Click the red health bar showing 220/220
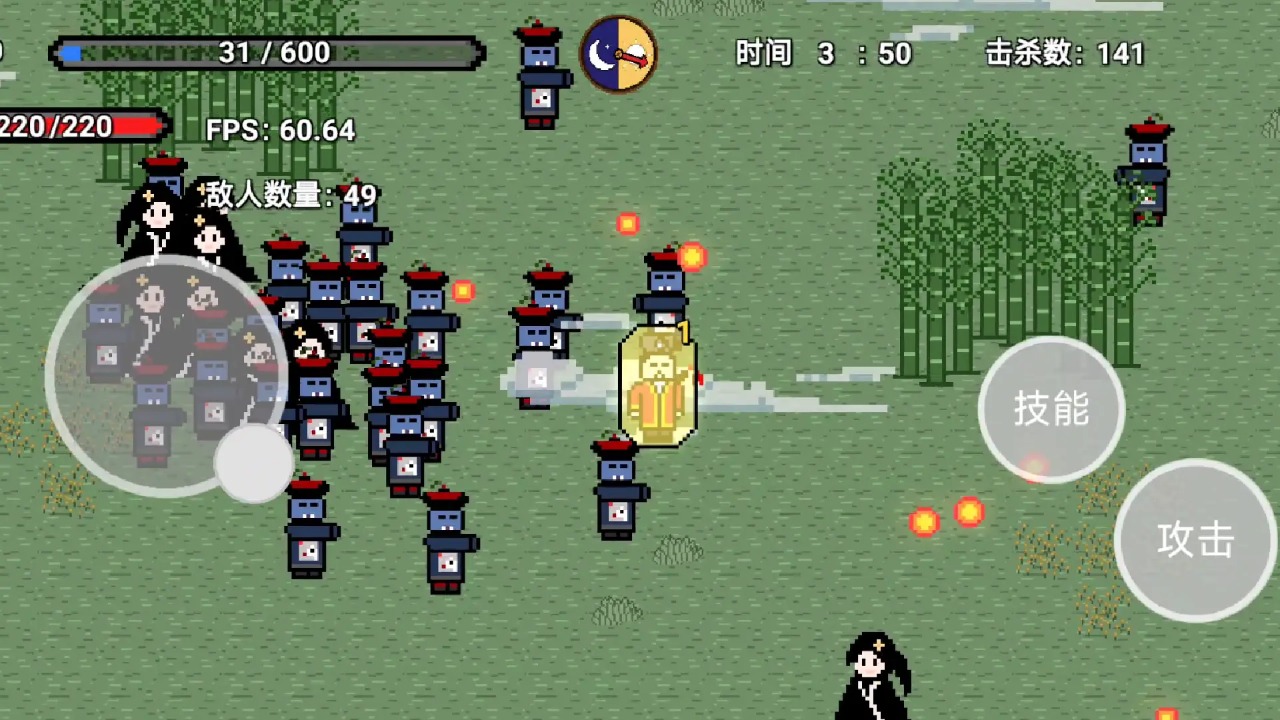Viewport: 1280px width, 720px height. (80, 127)
